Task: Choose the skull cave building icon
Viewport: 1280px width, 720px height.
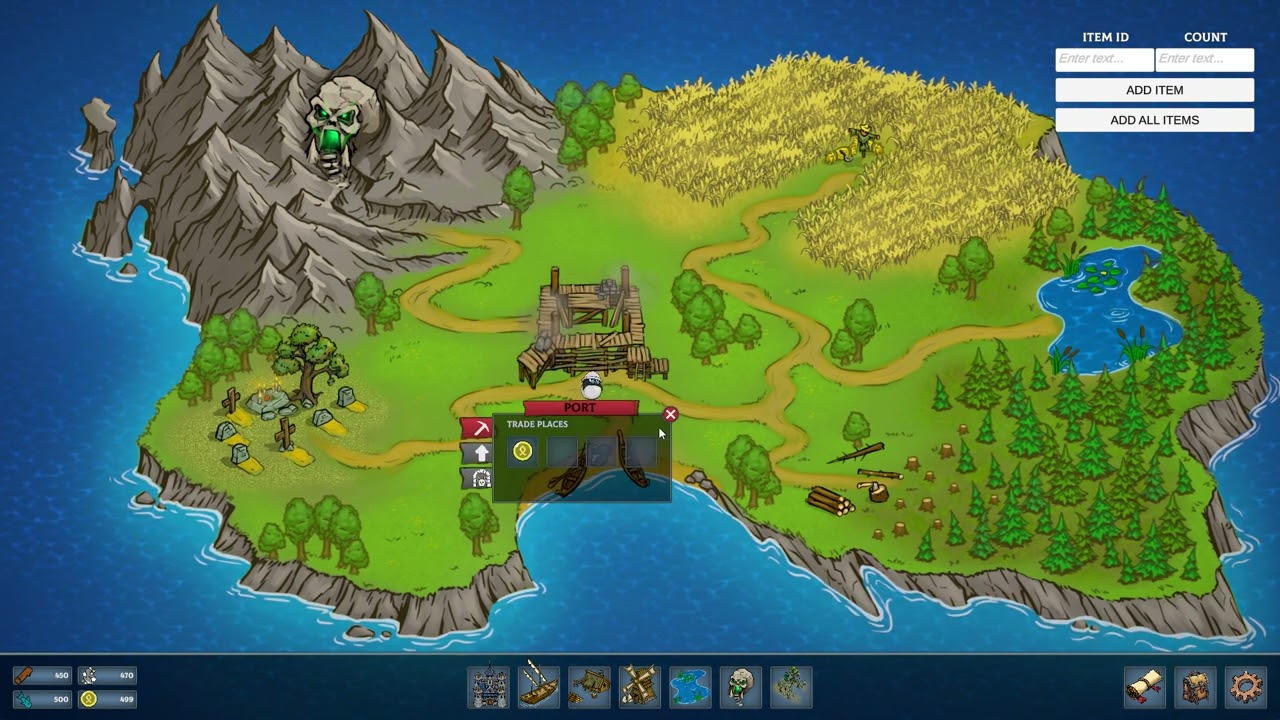Action: tap(741, 687)
